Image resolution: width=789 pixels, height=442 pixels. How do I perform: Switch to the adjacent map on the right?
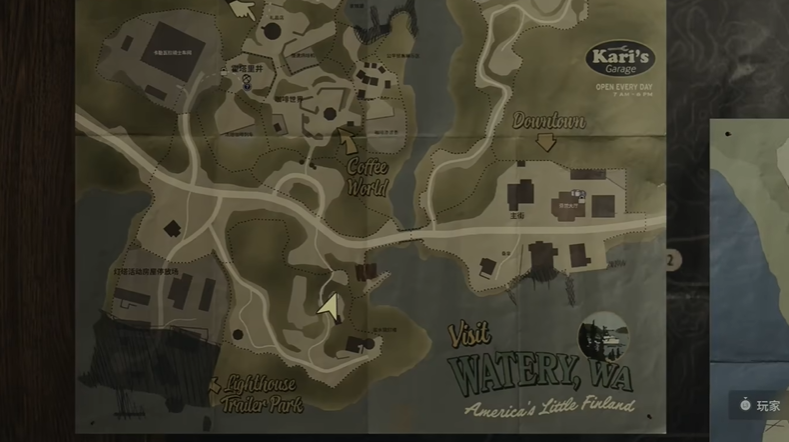pos(750,250)
